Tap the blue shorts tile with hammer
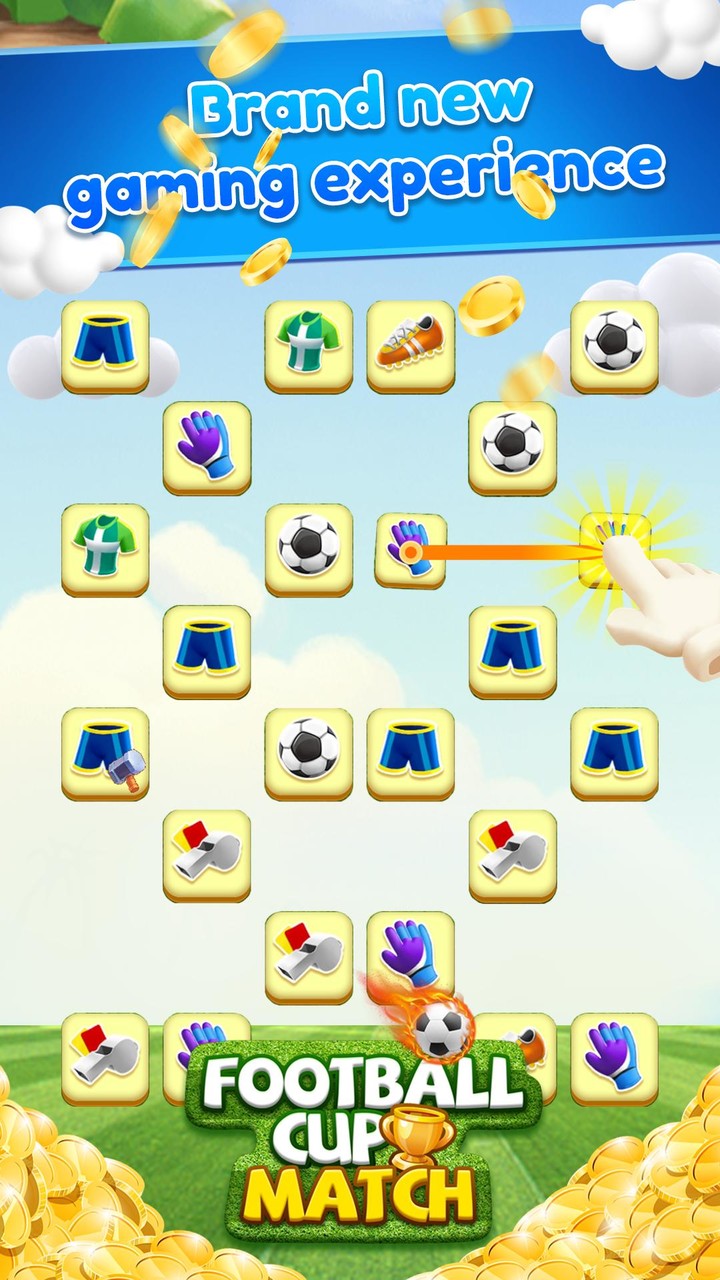 [105, 753]
